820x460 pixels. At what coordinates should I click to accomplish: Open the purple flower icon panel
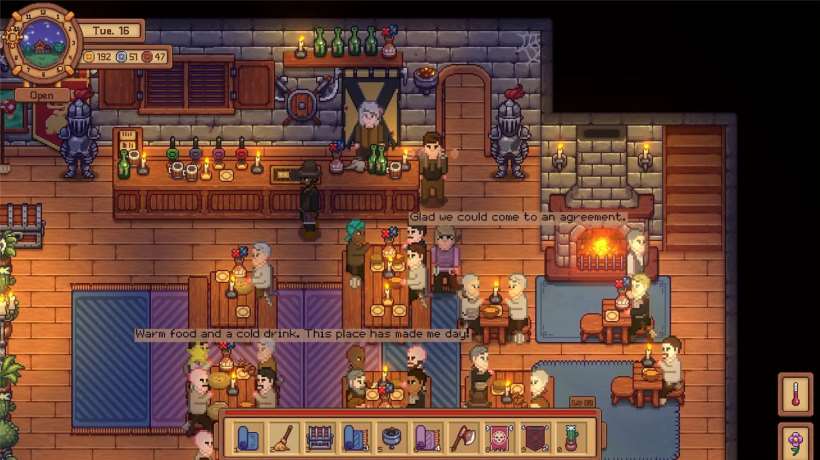796,441
